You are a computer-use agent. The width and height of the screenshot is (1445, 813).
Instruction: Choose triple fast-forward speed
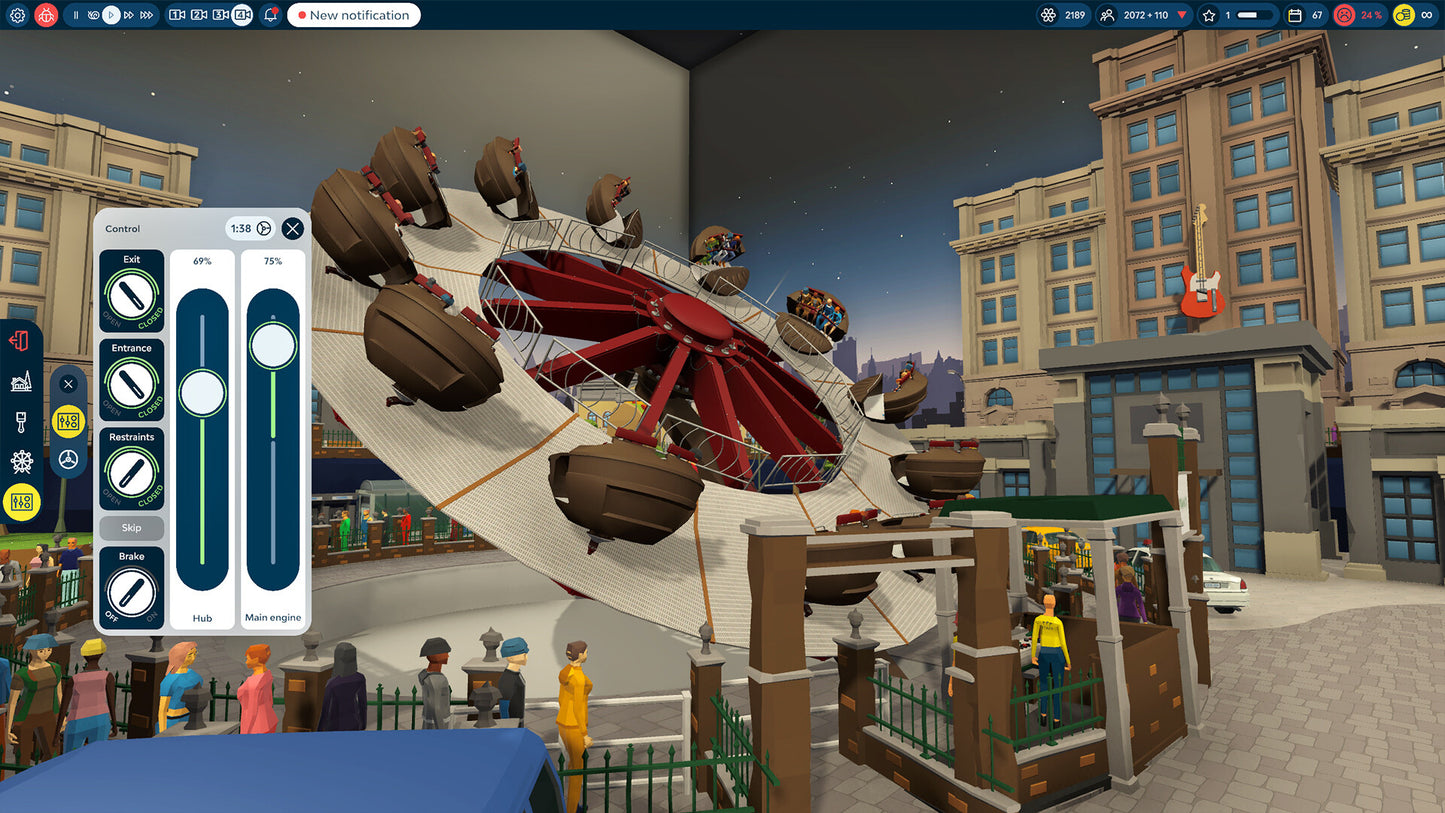(x=147, y=15)
